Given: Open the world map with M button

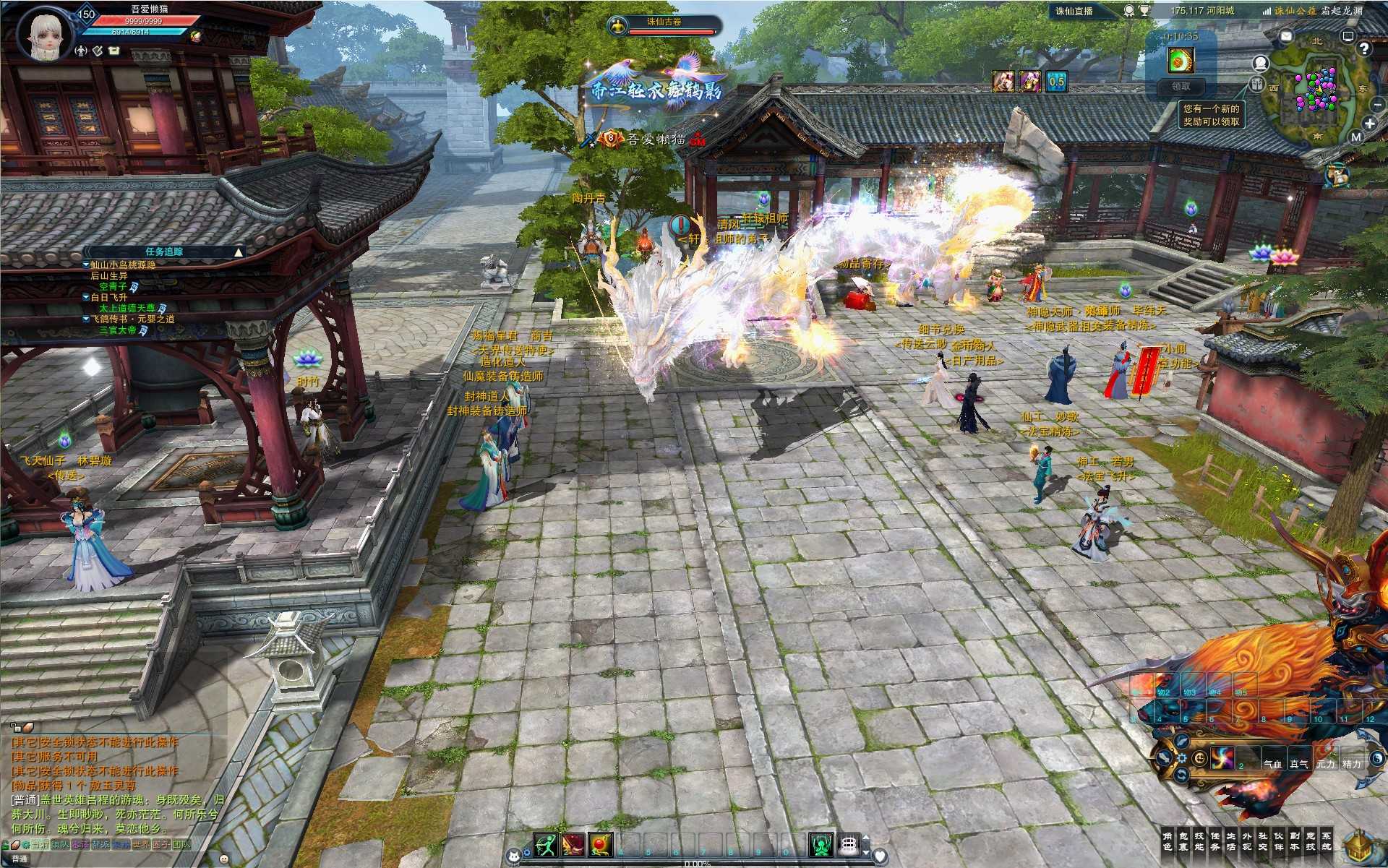Looking at the screenshot, I should tap(1356, 137).
